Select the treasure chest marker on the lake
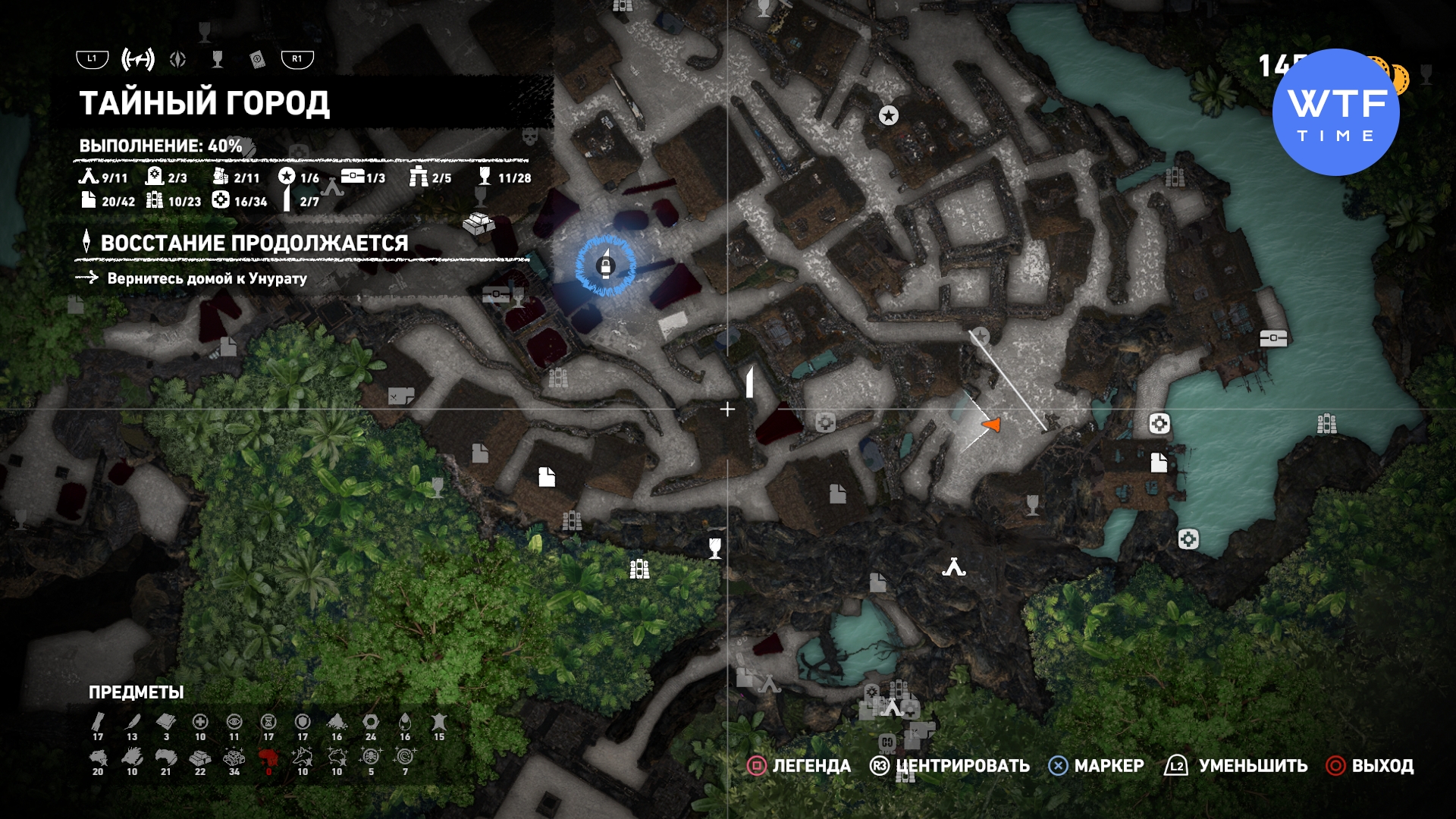Image resolution: width=1456 pixels, height=819 pixels. (x=1273, y=338)
